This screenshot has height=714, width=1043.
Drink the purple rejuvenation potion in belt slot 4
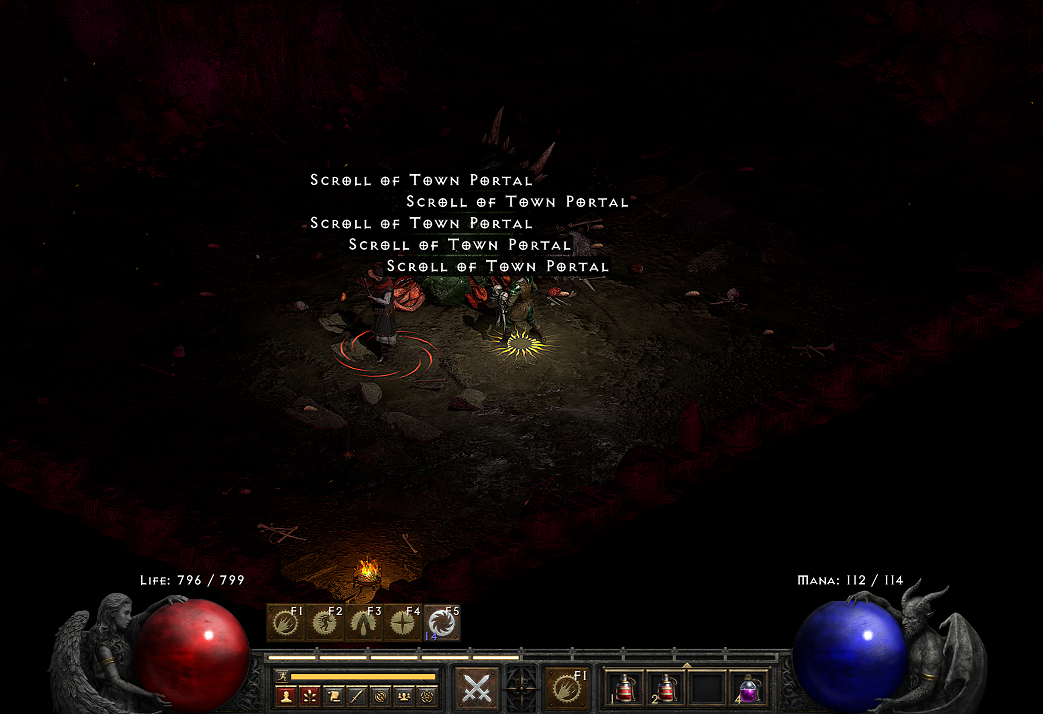pyautogui.click(x=747, y=688)
